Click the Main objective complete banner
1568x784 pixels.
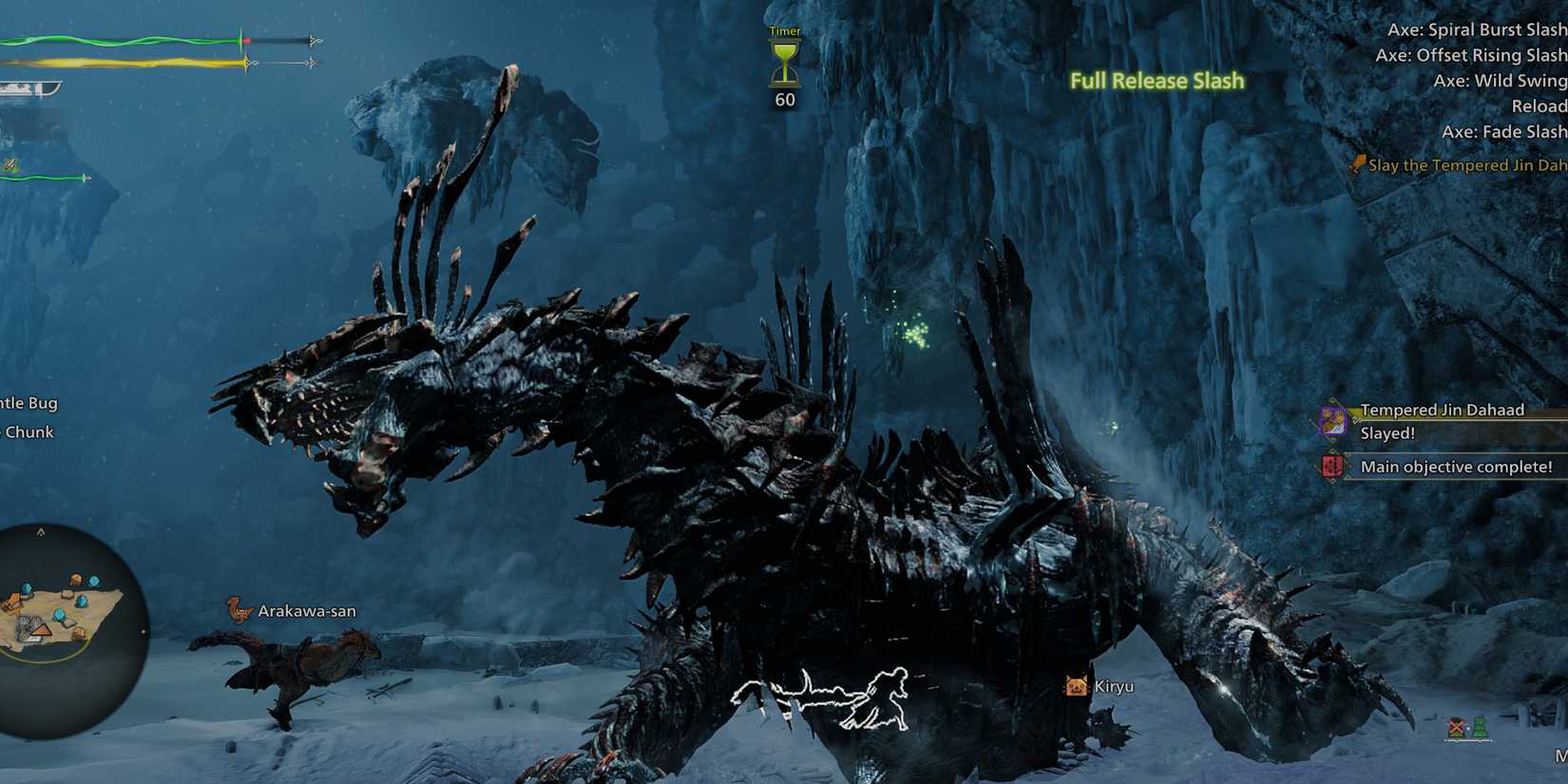[x=1456, y=467]
